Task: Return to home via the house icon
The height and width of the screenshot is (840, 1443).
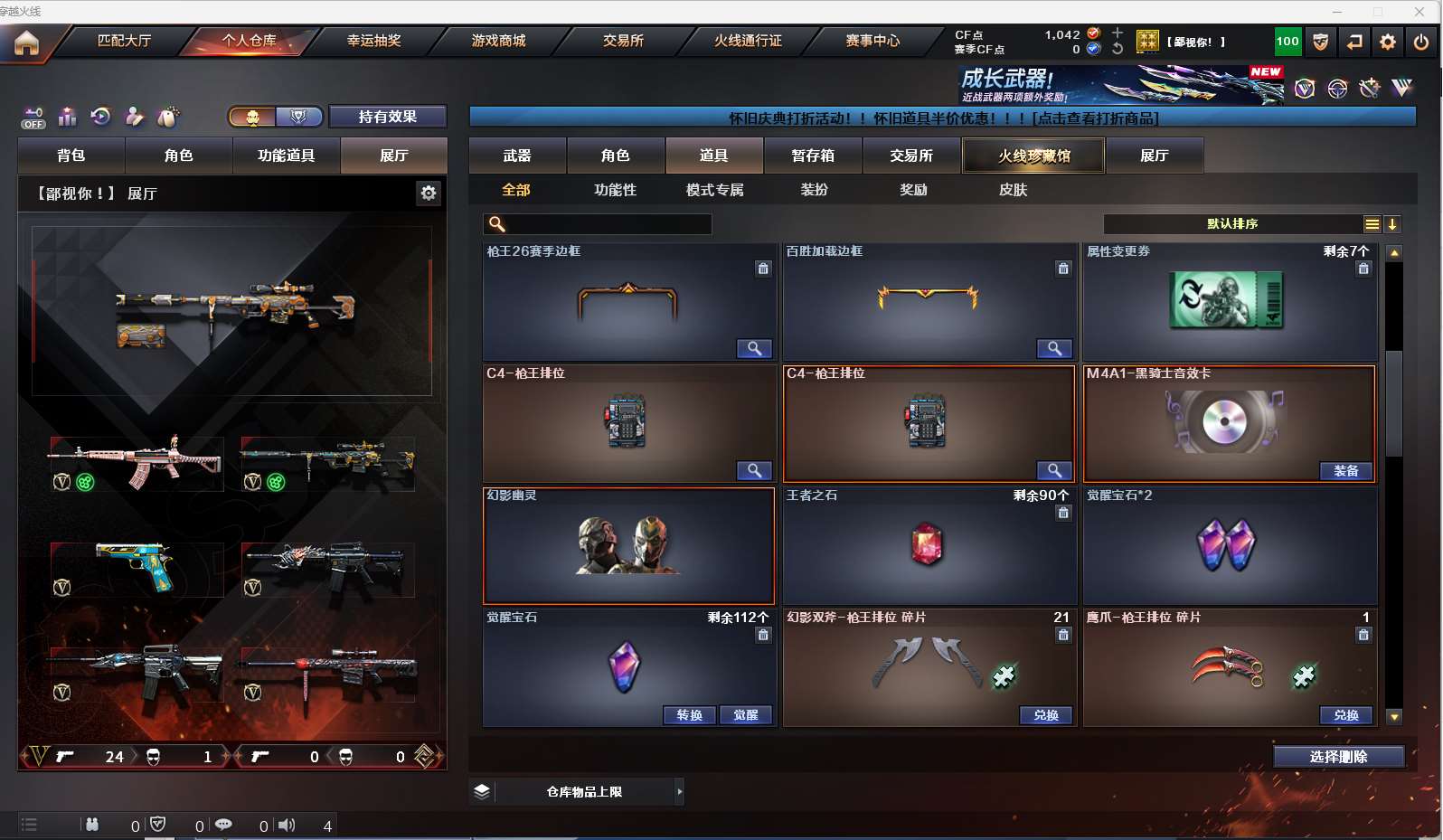Action: (27, 42)
